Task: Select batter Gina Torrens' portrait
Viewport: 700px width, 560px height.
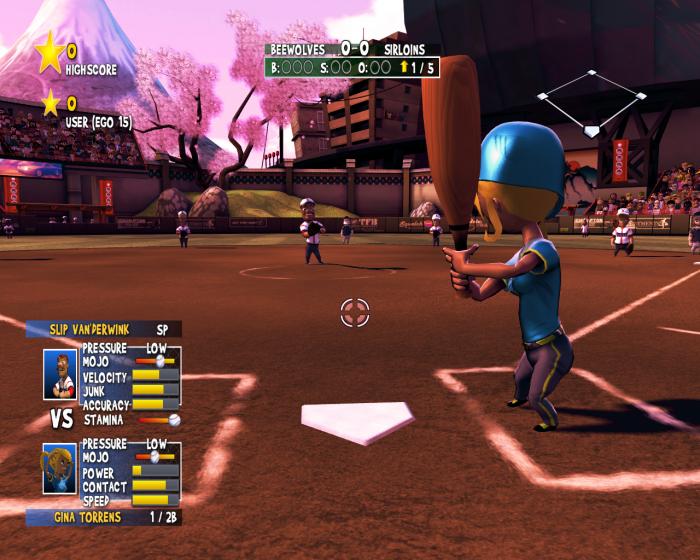Action: pos(60,469)
